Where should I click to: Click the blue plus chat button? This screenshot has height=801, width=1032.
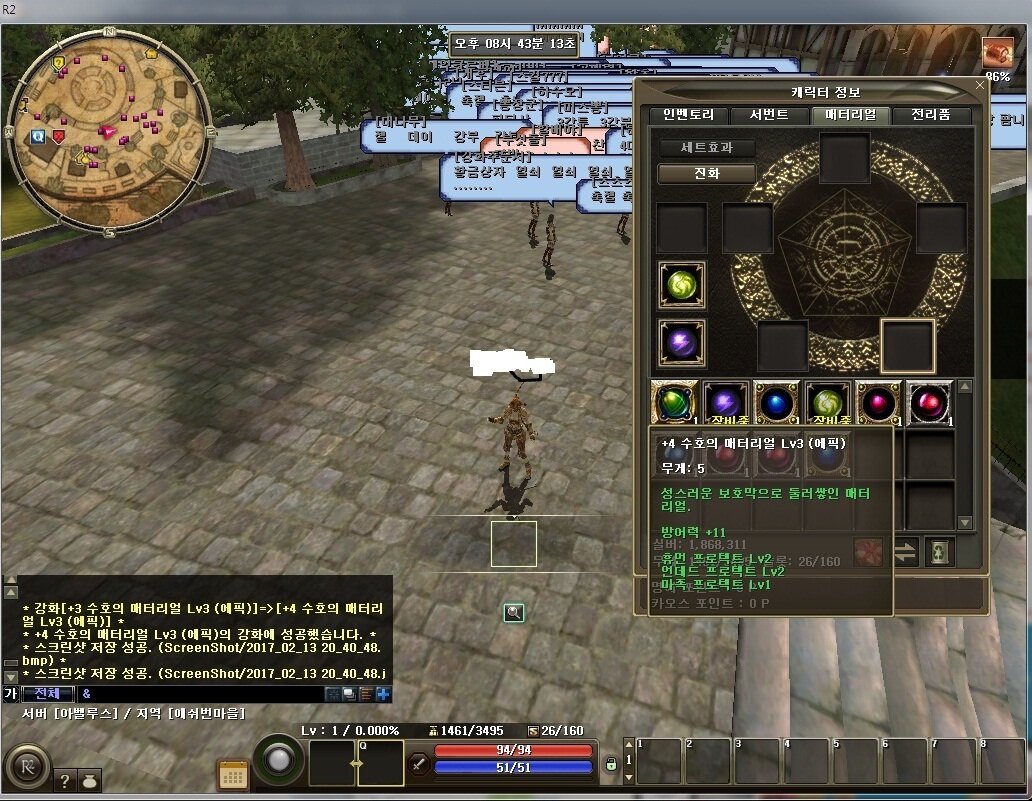pyautogui.click(x=383, y=693)
